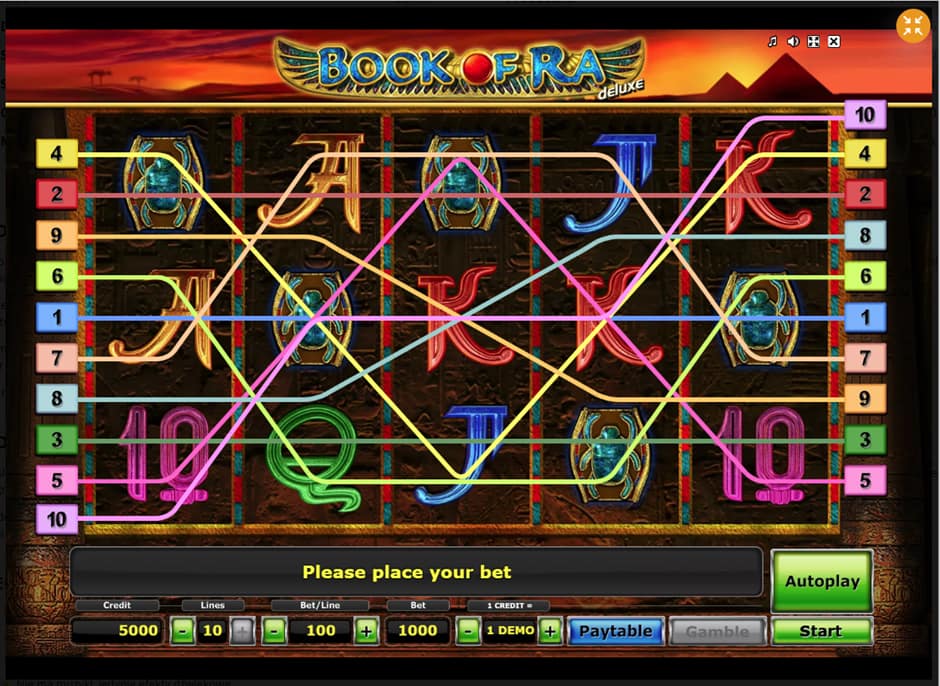Increase the credit value with plus
Screen dimensions: 940x686
(549, 631)
